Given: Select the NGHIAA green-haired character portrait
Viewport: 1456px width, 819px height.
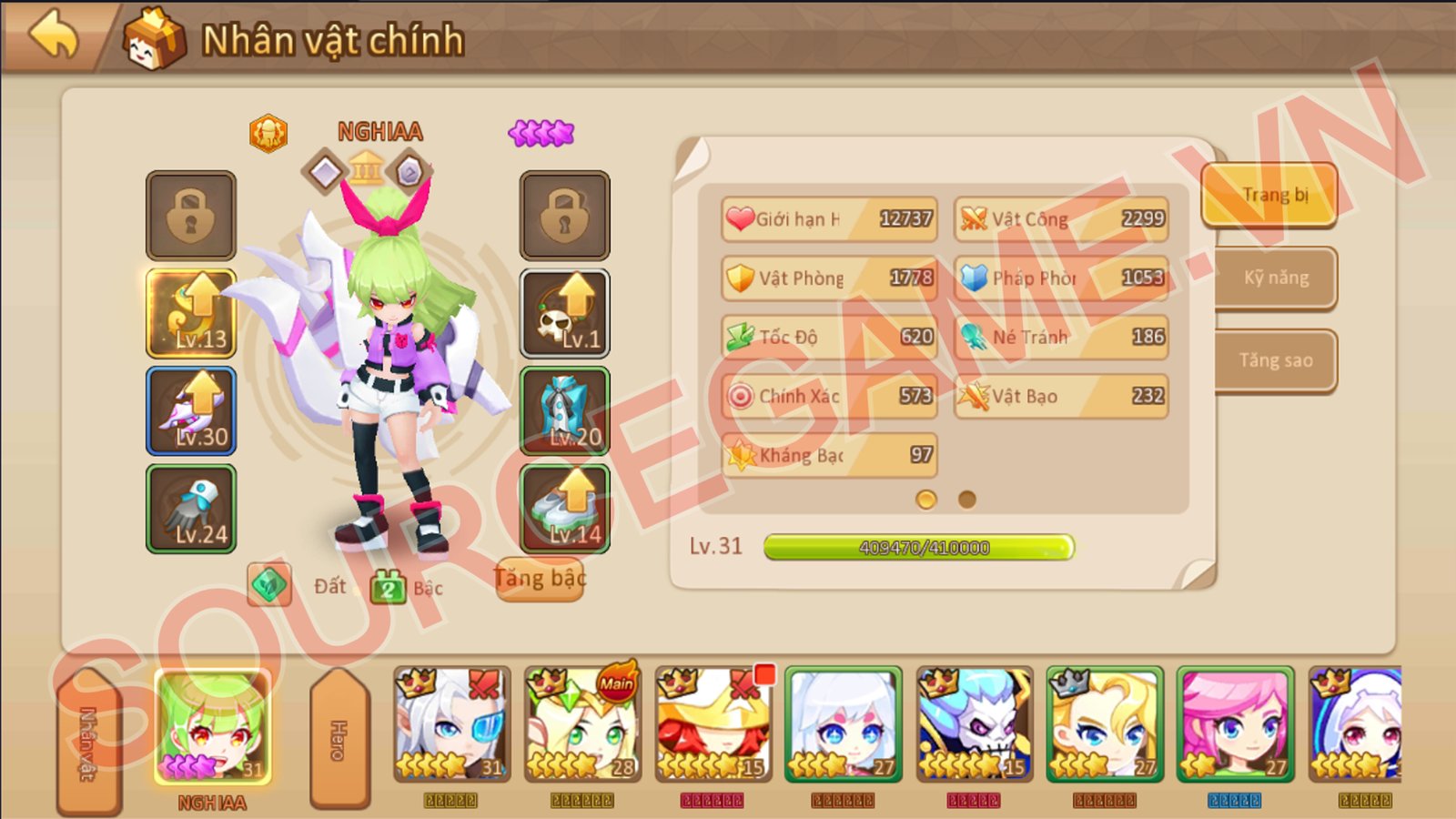Looking at the screenshot, I should pyautogui.click(x=213, y=726).
